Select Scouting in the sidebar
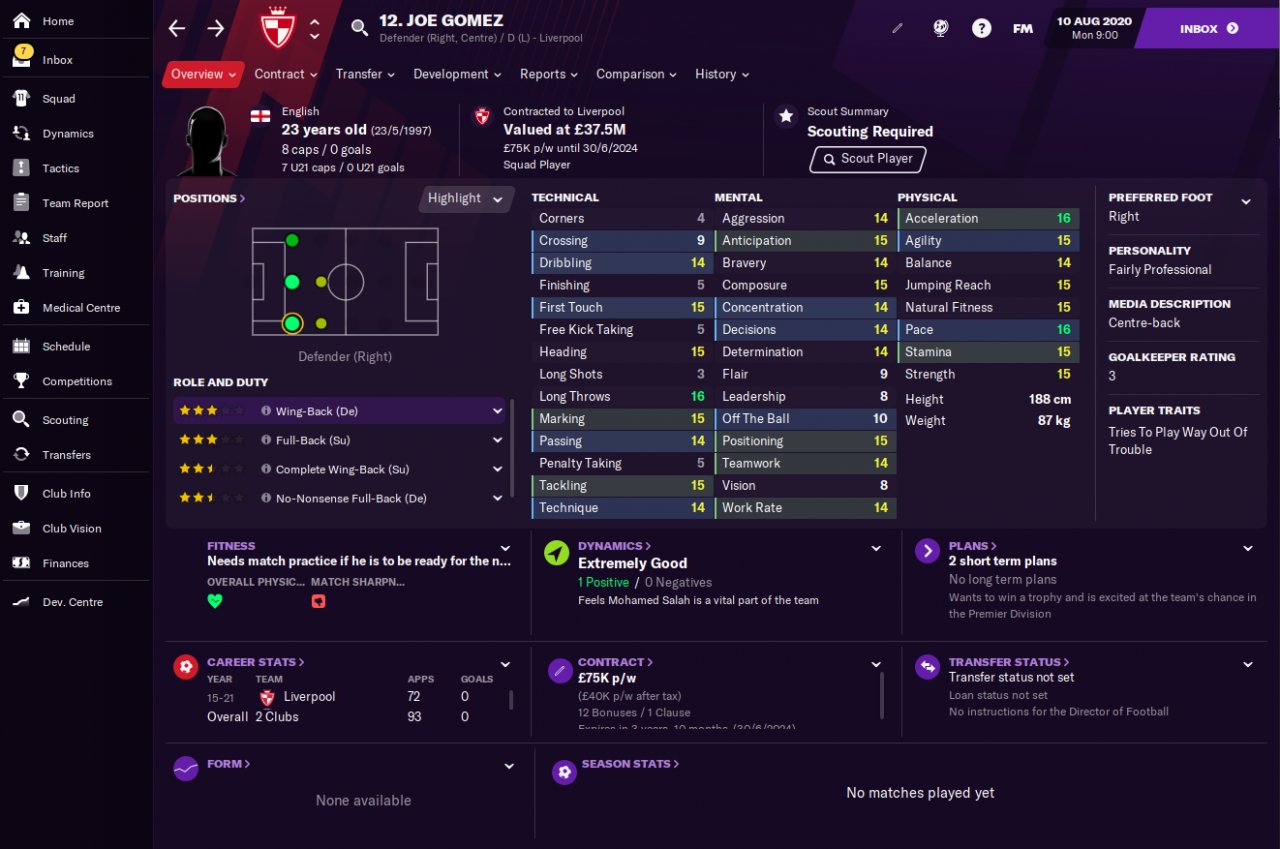The width and height of the screenshot is (1280, 849). click(65, 420)
